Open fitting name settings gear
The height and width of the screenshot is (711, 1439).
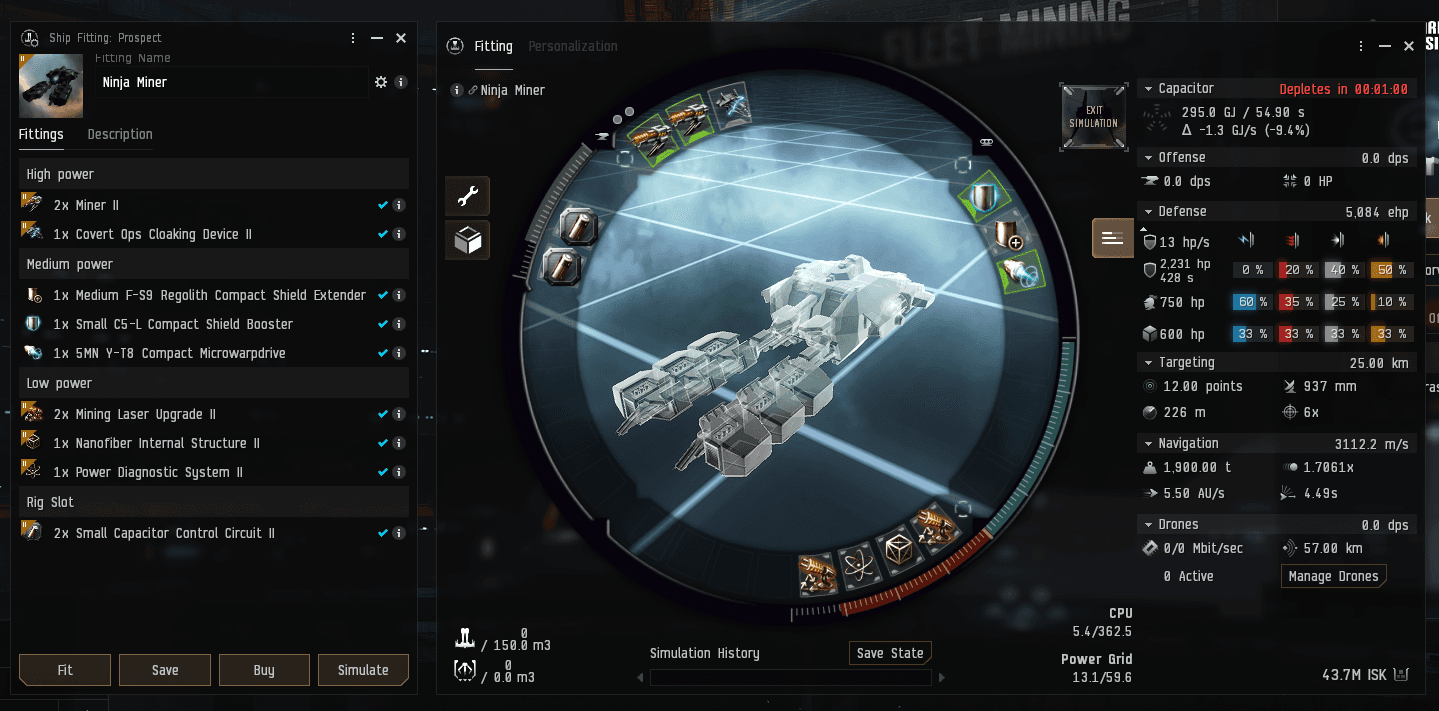(380, 82)
